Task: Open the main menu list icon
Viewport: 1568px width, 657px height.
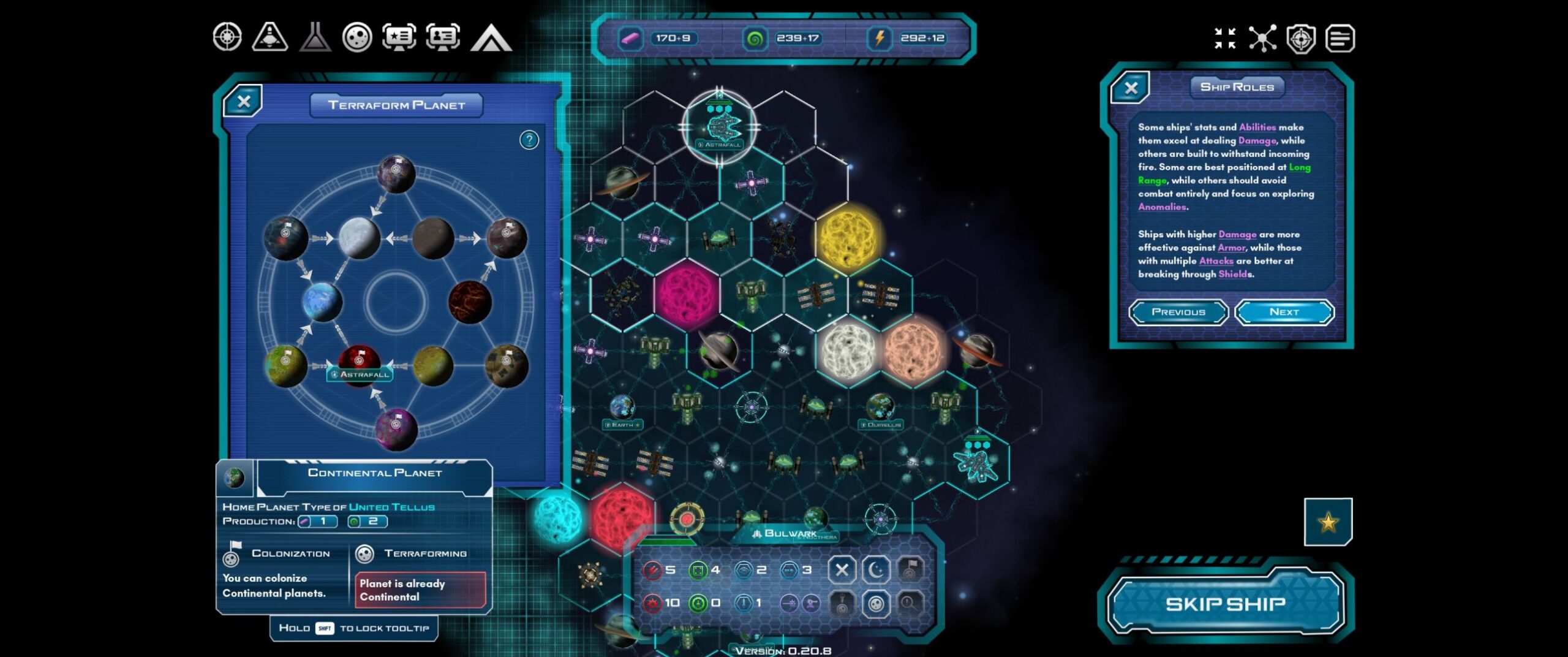Action: [1340, 39]
